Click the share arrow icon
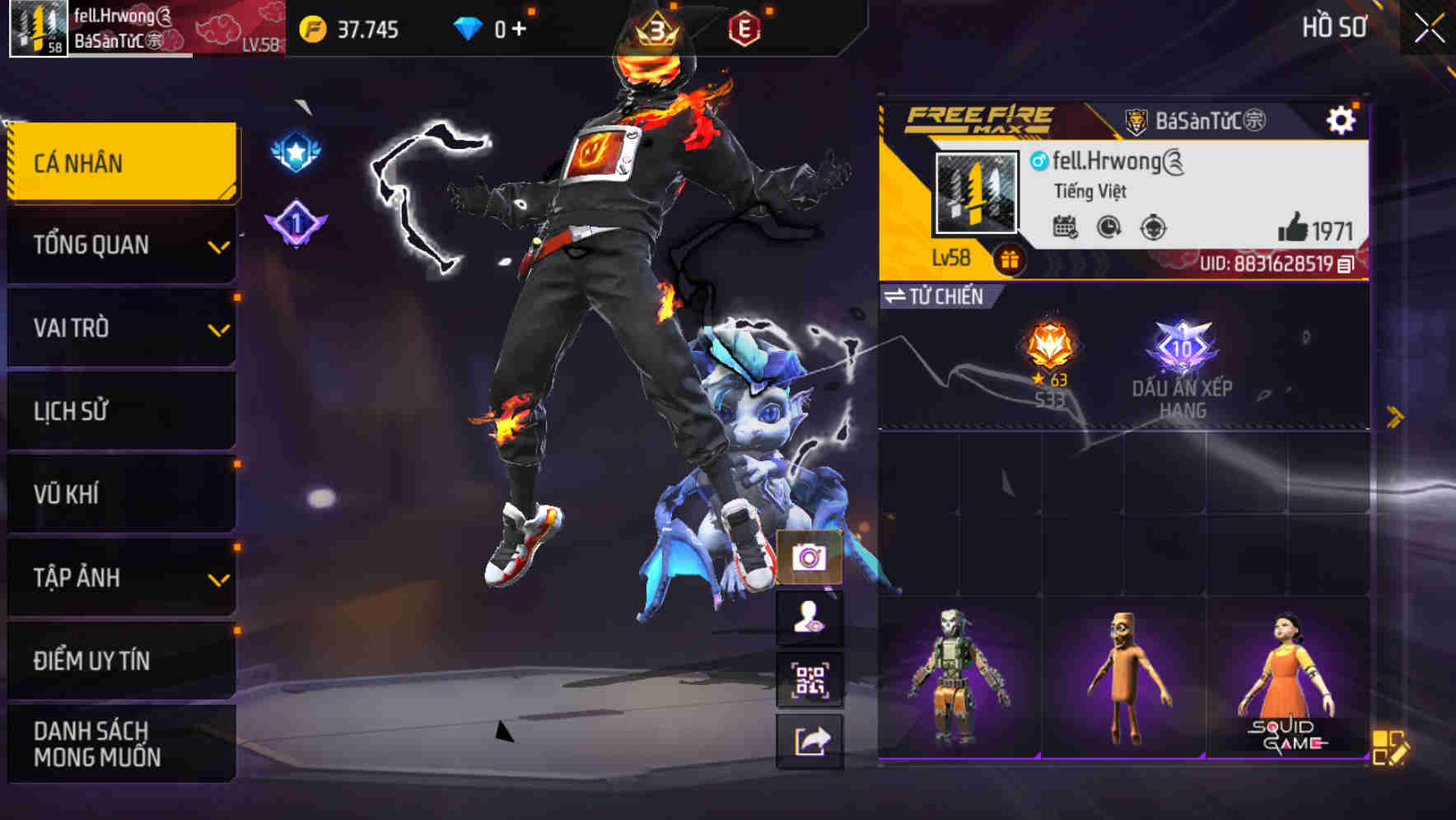This screenshot has width=1456, height=820. tap(810, 738)
